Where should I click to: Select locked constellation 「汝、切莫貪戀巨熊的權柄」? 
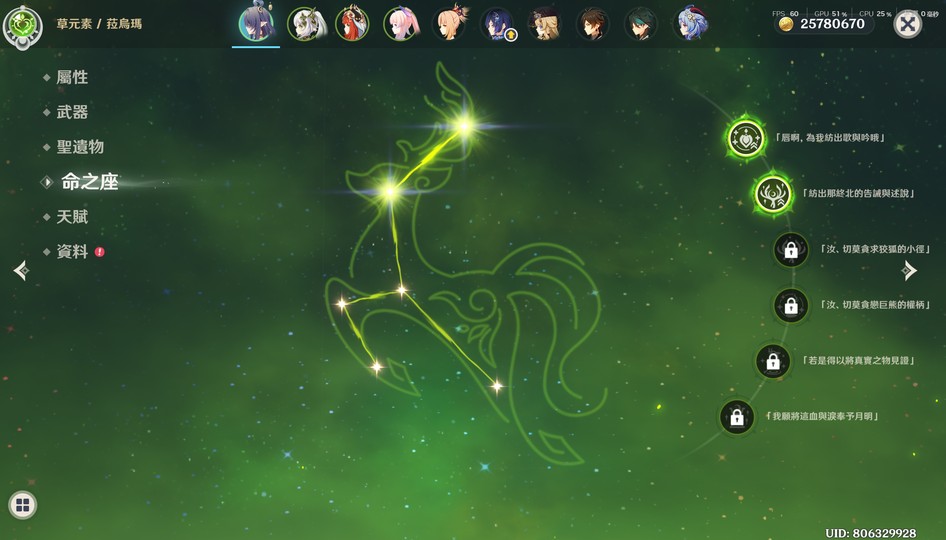pos(791,305)
